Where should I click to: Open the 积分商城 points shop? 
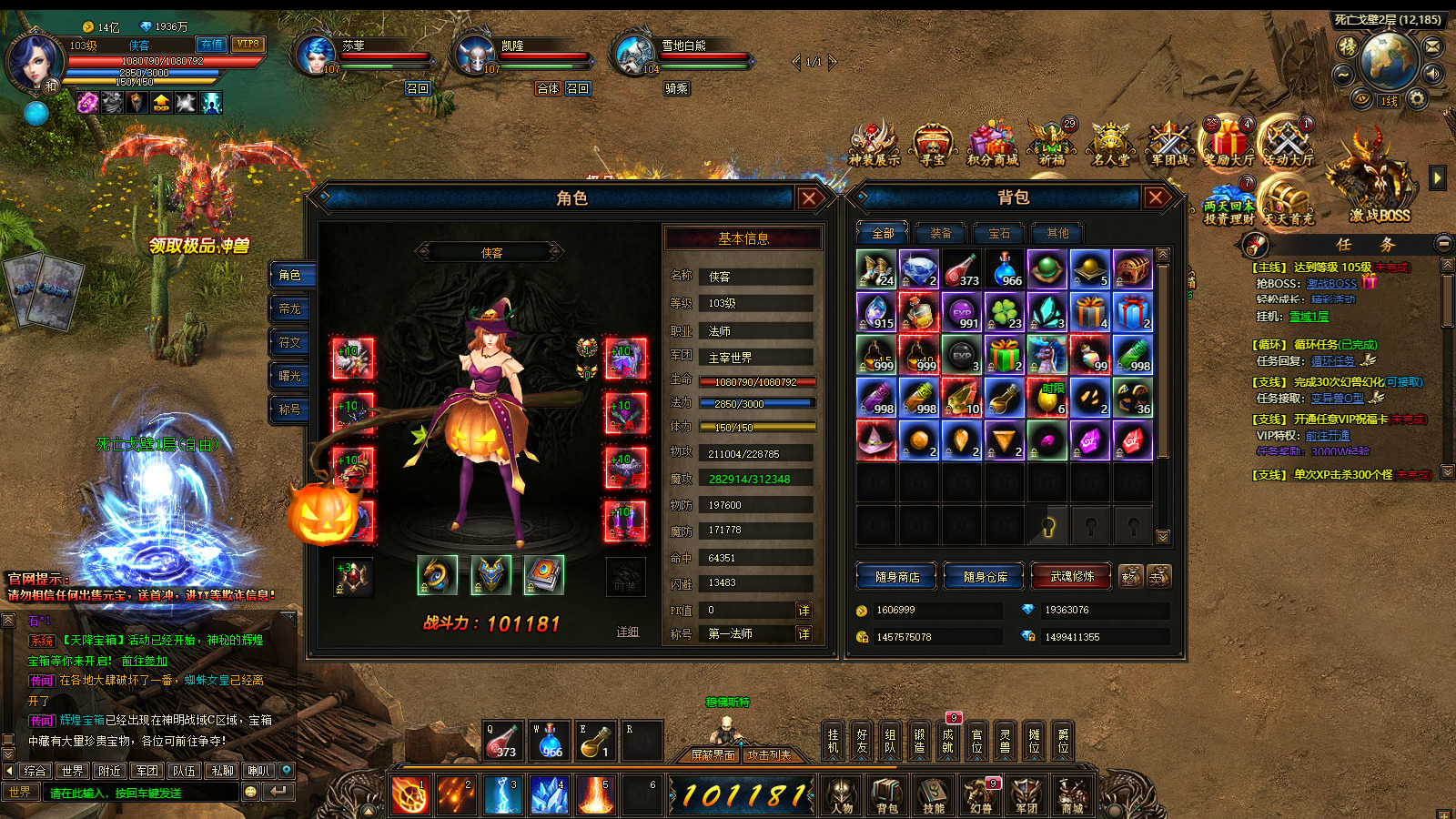[x=992, y=146]
